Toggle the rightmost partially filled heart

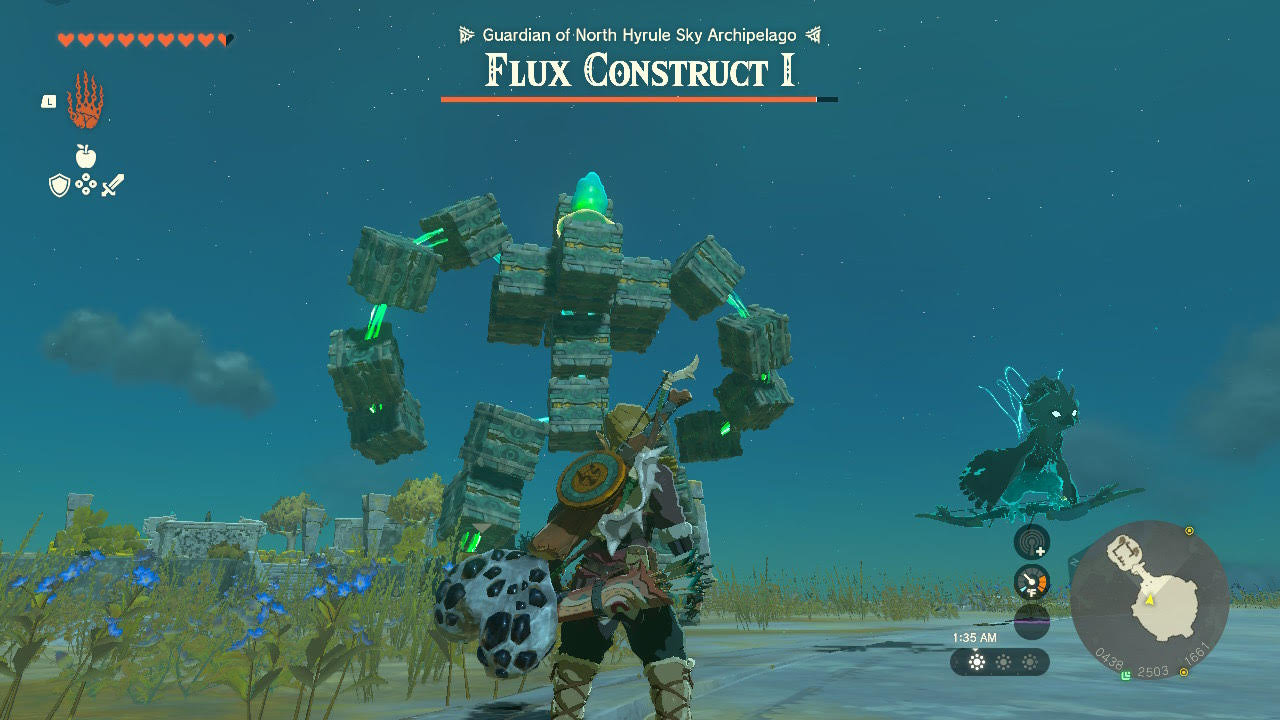point(224,40)
